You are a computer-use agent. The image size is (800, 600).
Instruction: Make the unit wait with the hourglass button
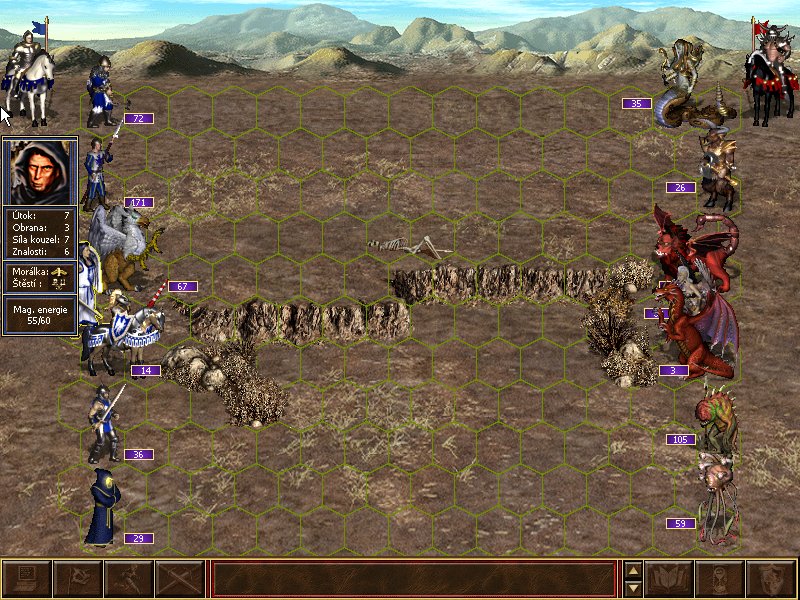[719, 579]
